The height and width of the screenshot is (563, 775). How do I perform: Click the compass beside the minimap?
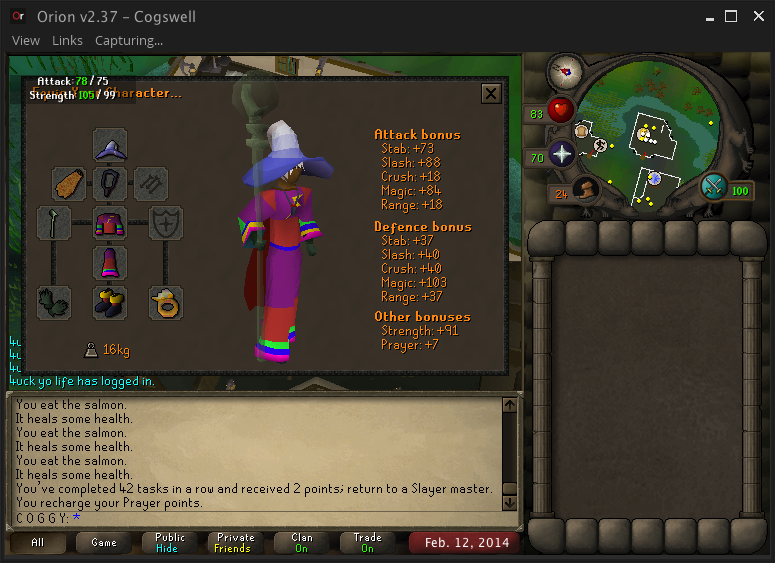click(565, 72)
